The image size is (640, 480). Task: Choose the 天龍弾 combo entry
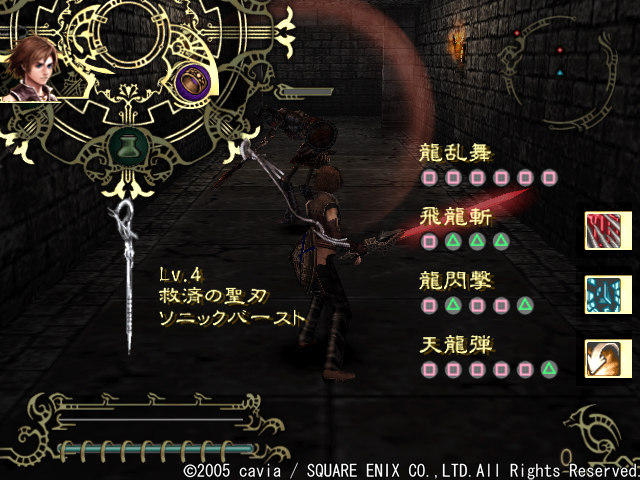(x=454, y=346)
